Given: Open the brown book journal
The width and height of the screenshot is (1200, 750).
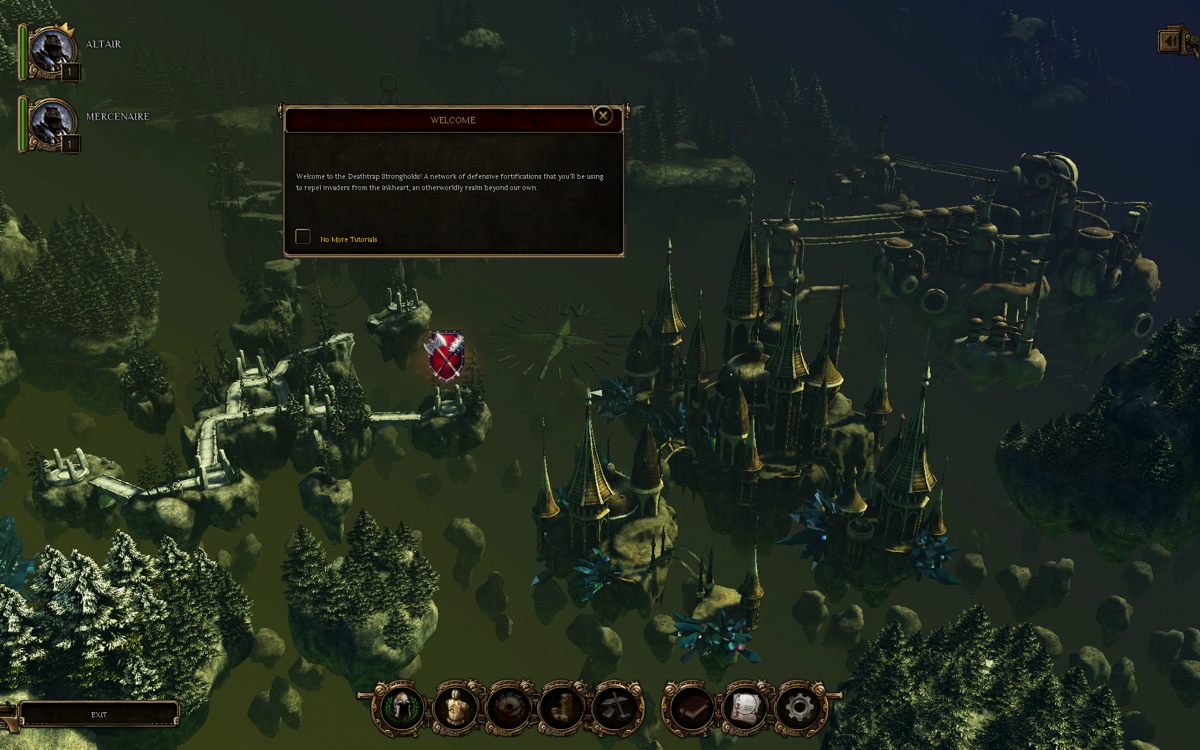Looking at the screenshot, I should [690, 707].
